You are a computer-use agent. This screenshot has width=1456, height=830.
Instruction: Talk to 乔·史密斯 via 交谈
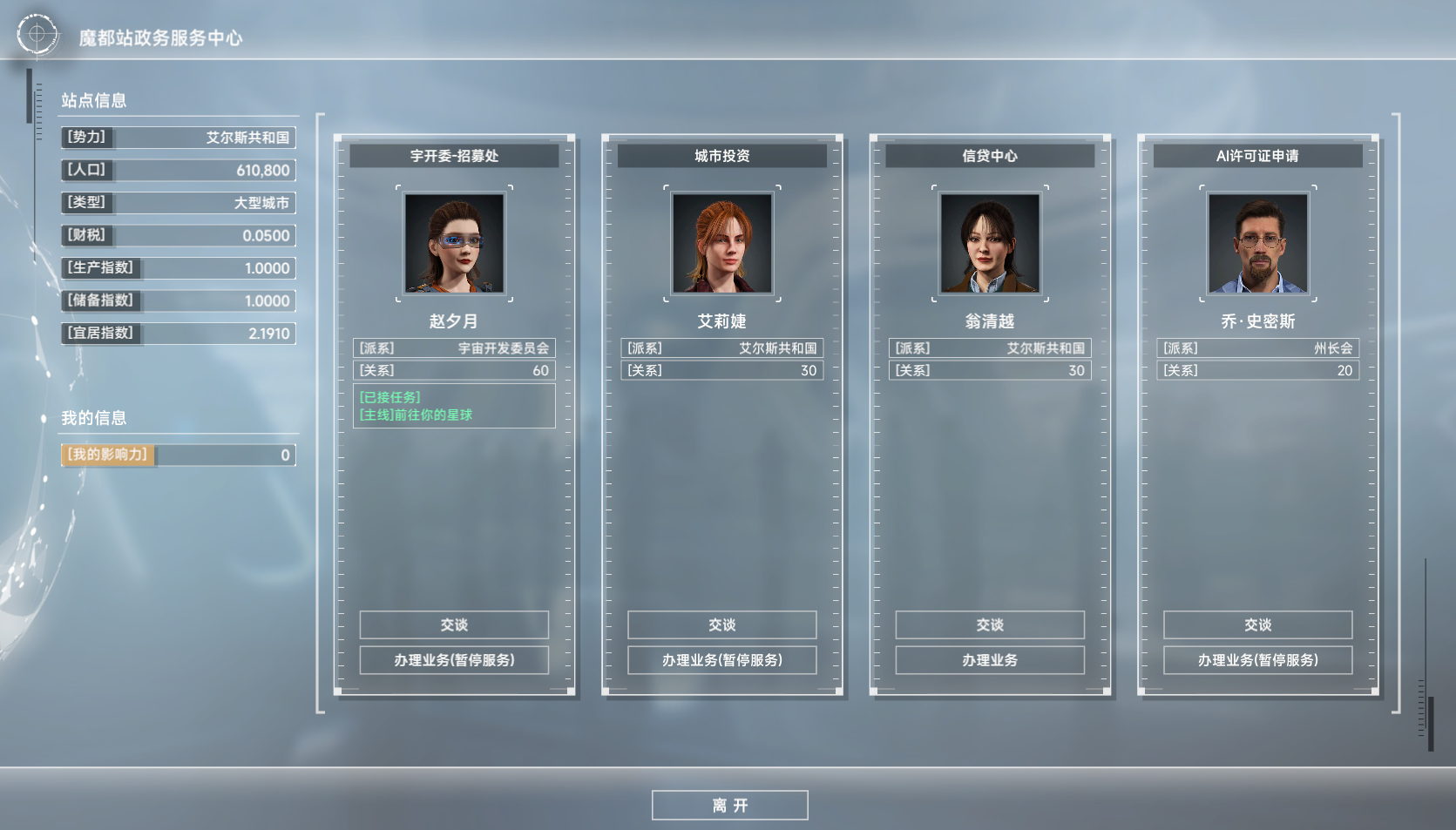click(x=1257, y=624)
